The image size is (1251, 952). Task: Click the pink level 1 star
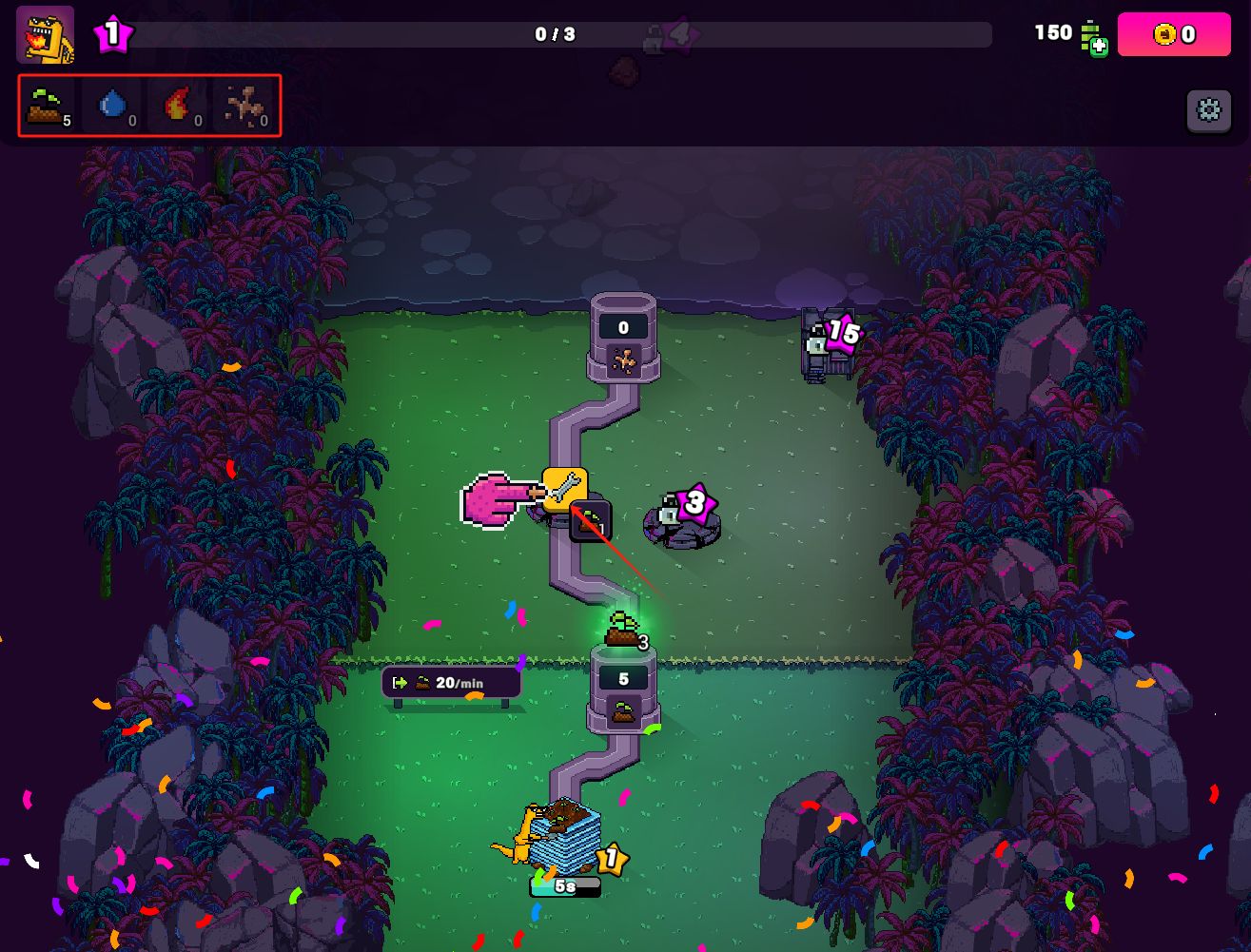[112, 35]
